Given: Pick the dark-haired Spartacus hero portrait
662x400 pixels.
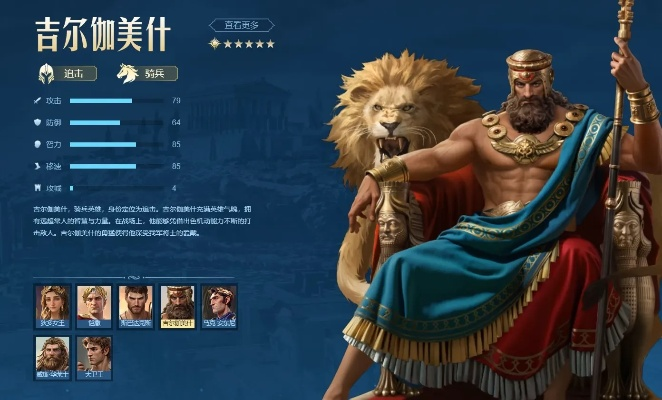Looking at the screenshot, I should point(136,303).
